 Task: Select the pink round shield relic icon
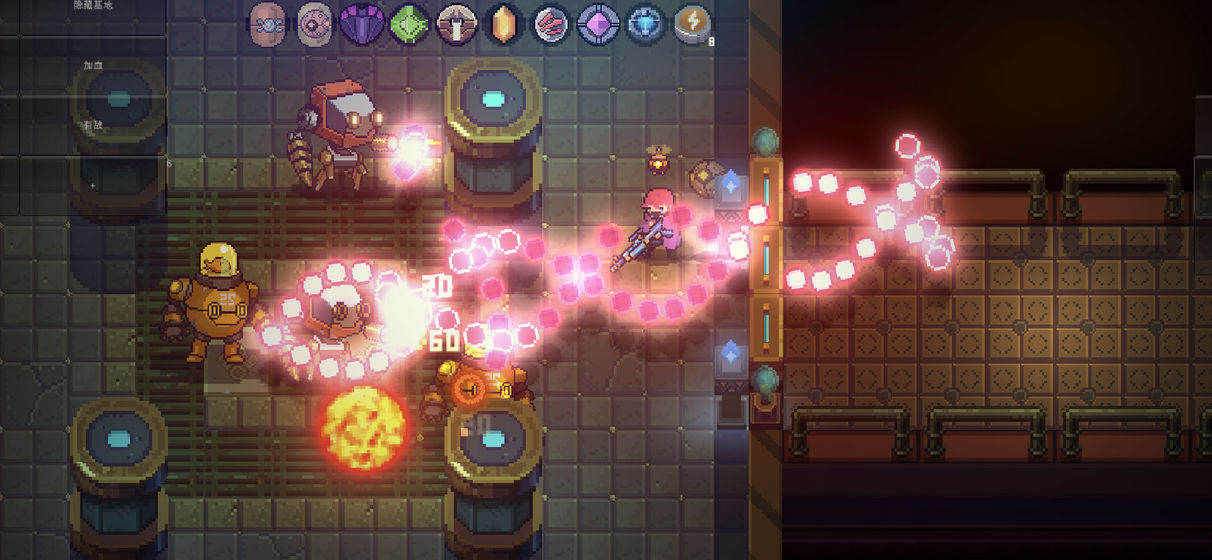coord(315,22)
